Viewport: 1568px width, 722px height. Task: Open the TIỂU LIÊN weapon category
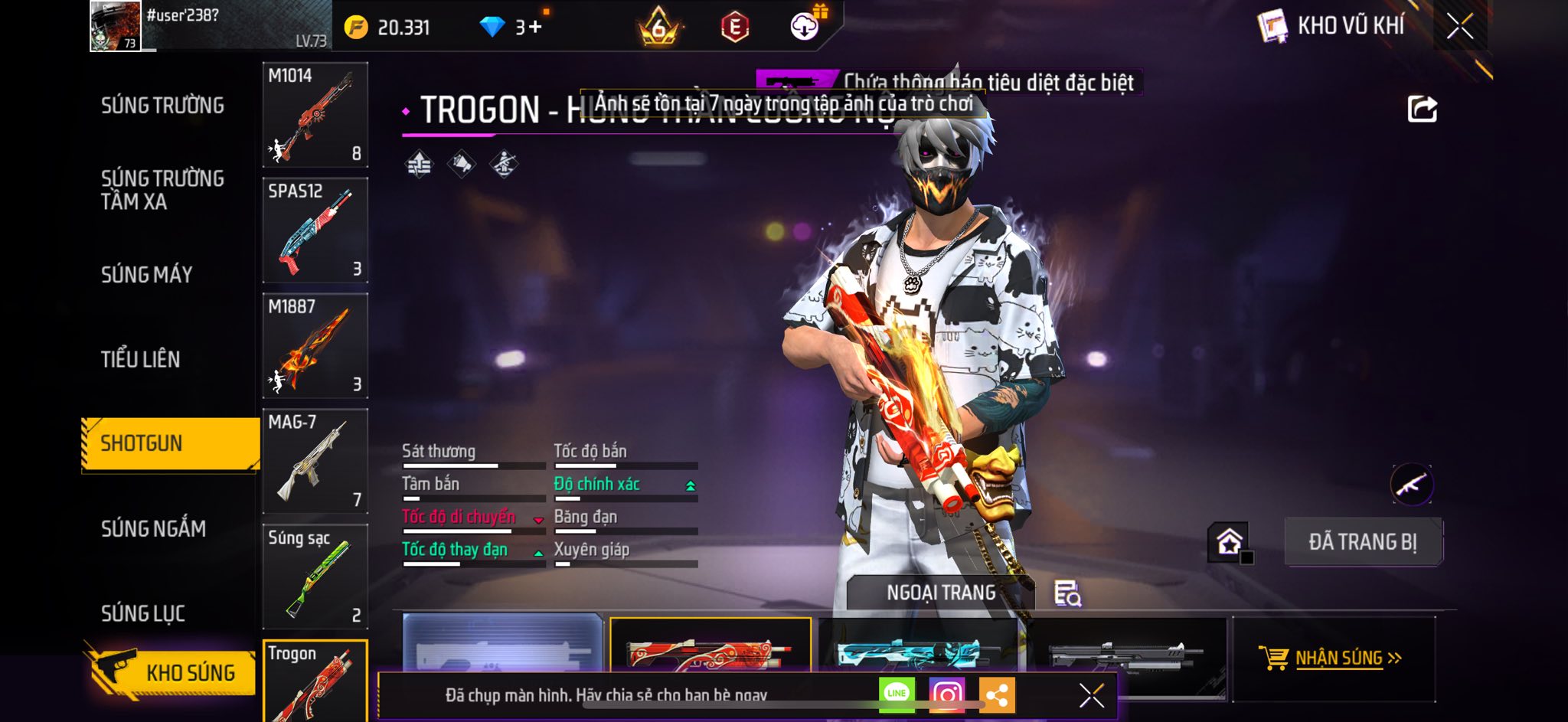[140, 359]
